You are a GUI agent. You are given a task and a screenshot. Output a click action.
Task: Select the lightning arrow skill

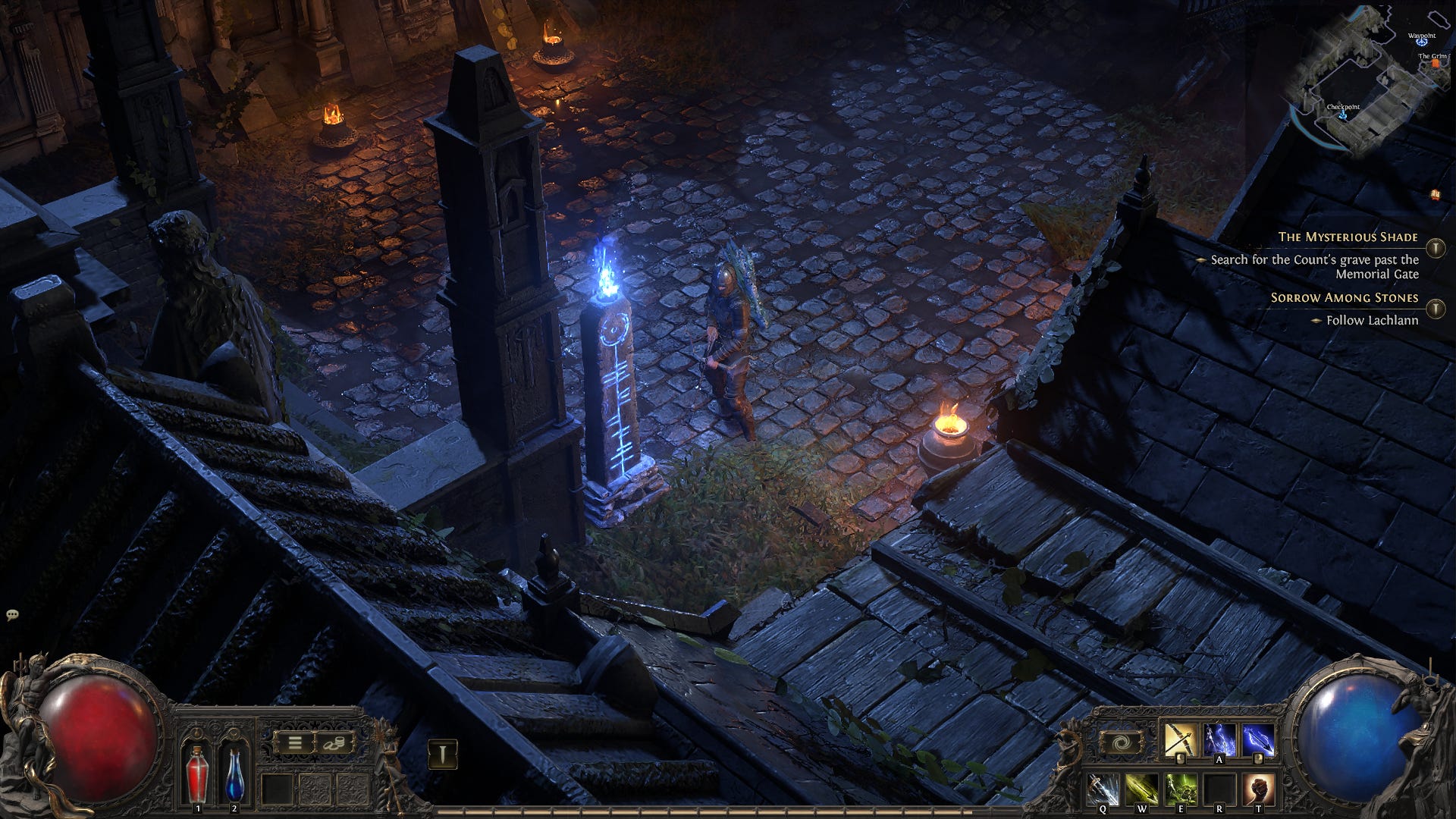point(1258,740)
